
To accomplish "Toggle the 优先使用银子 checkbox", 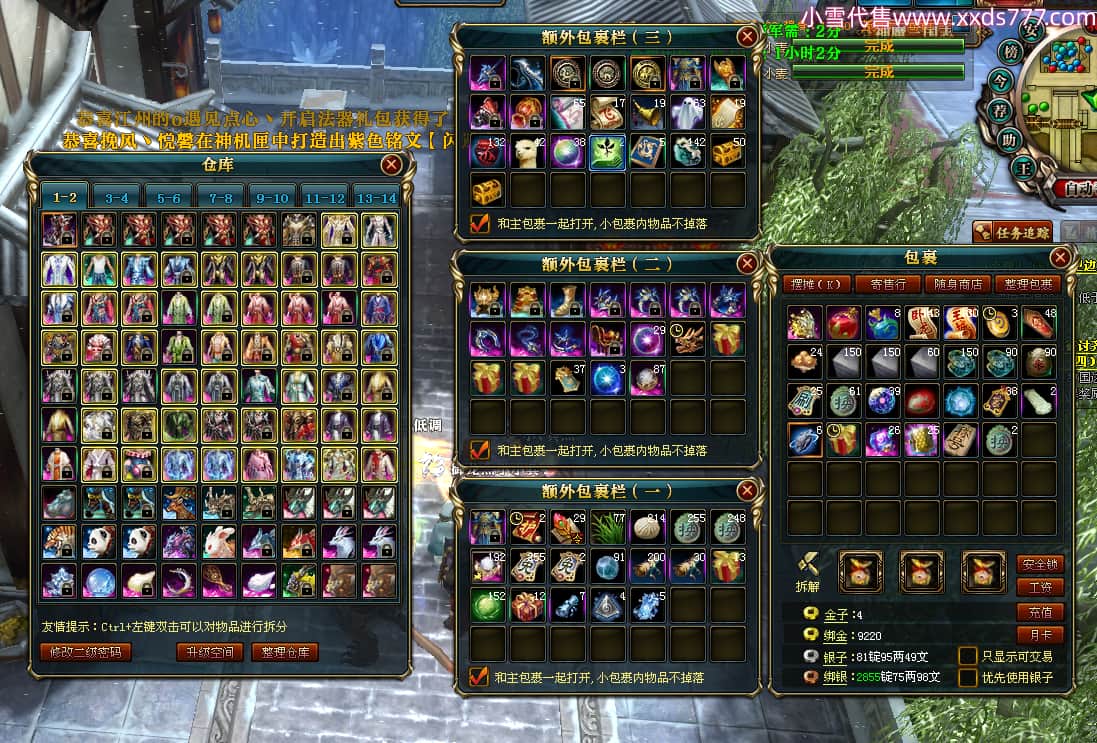I will coord(968,677).
